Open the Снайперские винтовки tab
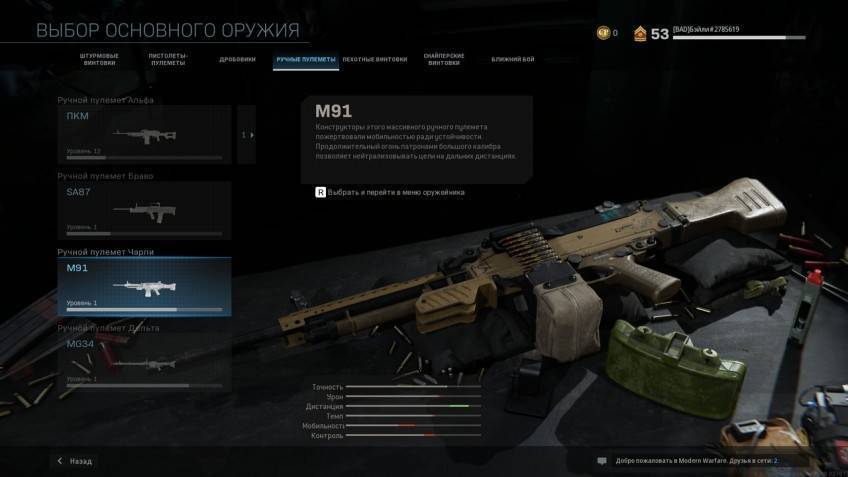 [x=444, y=60]
